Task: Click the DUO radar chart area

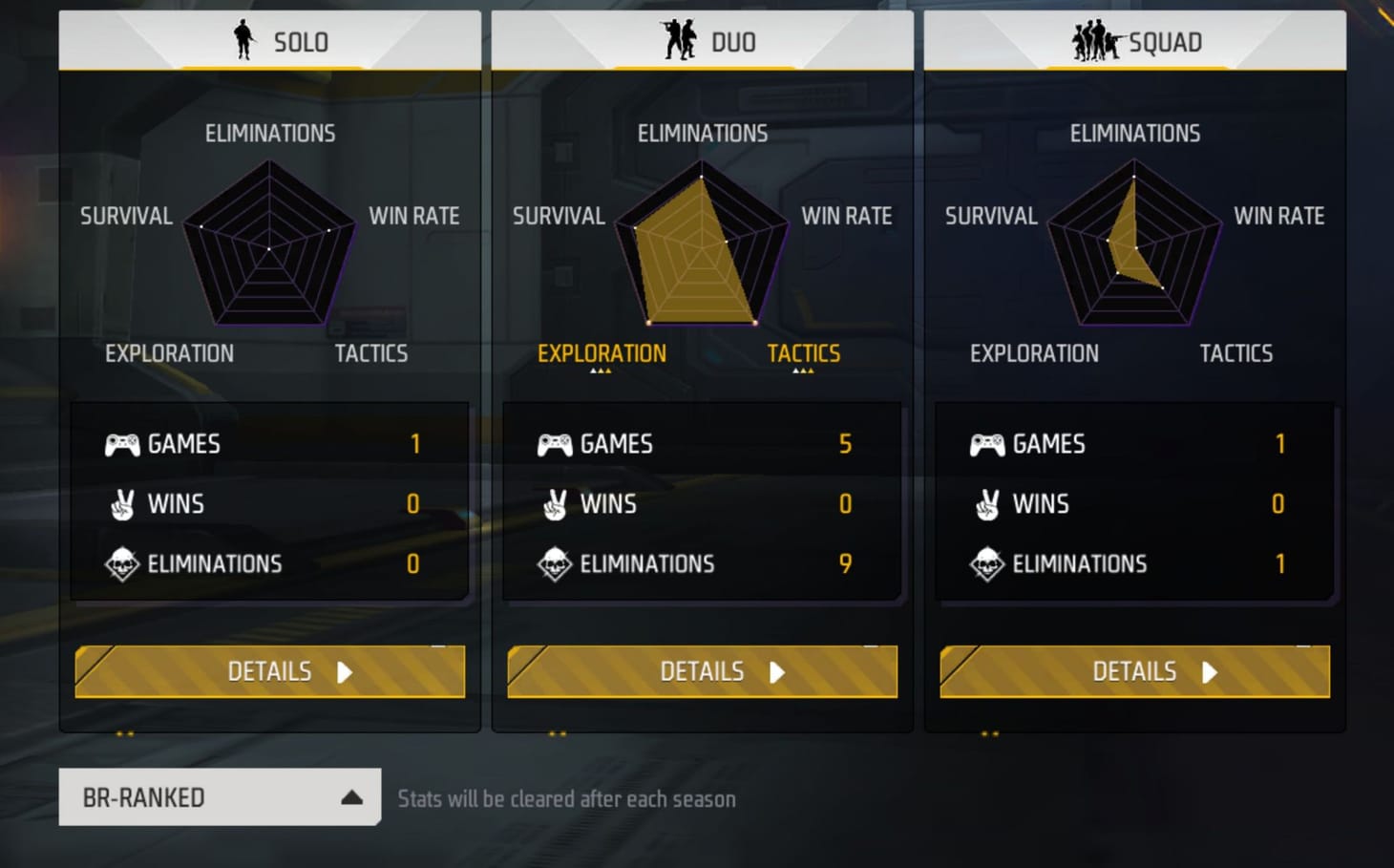Action: pos(702,243)
